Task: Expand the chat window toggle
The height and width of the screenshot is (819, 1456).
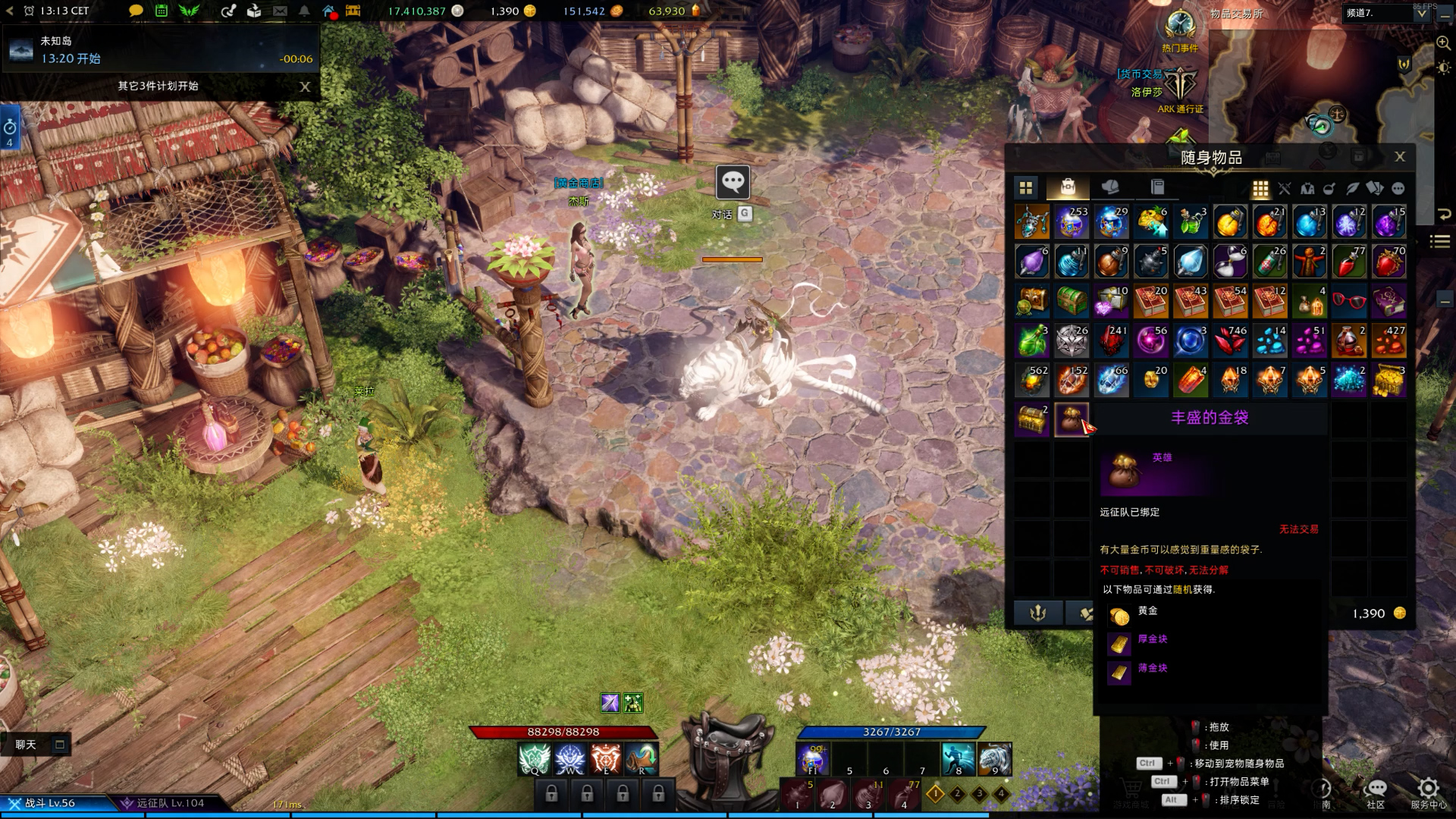Action: 60,745
